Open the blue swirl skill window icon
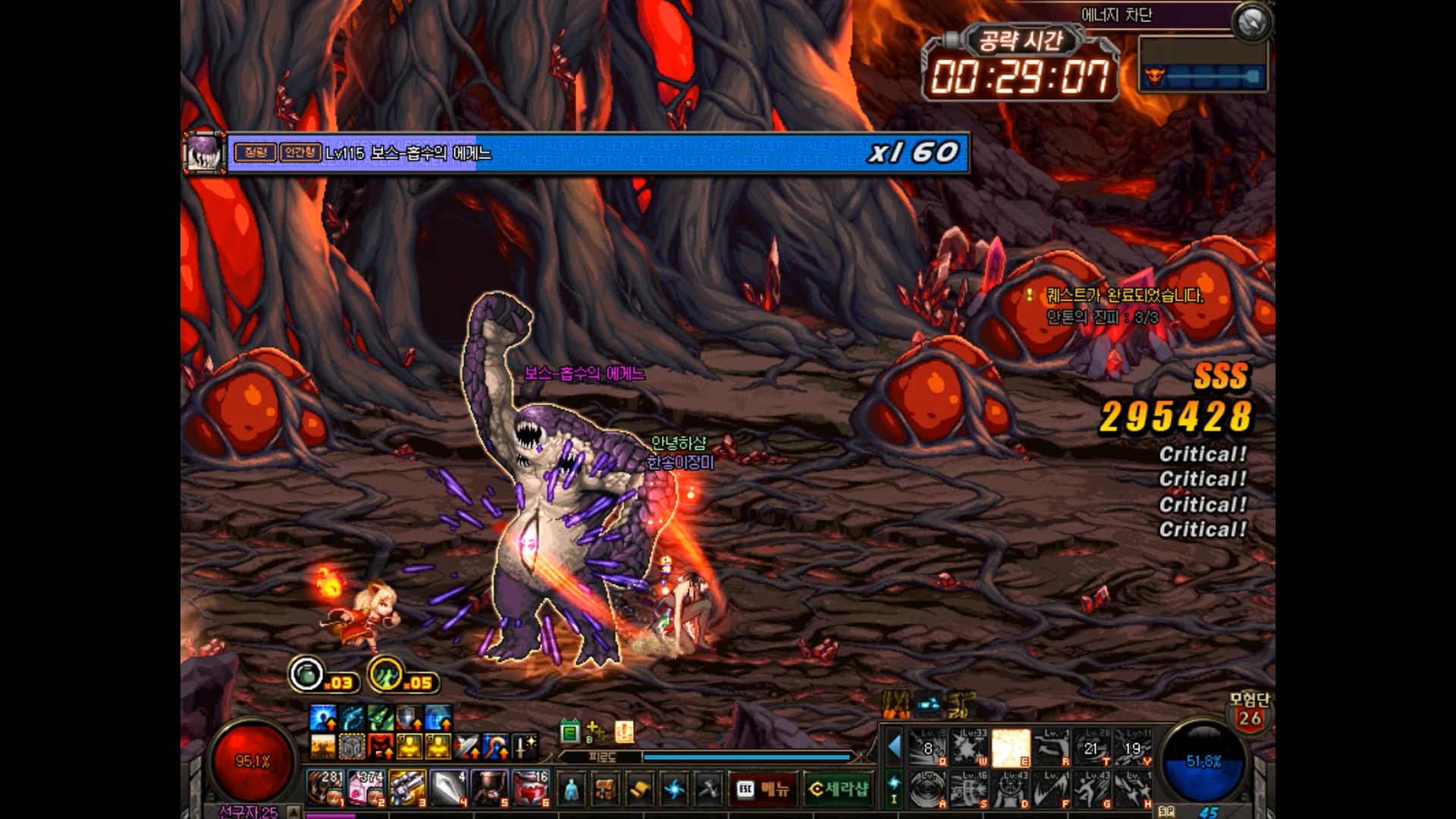The image size is (1456, 819). point(673,789)
